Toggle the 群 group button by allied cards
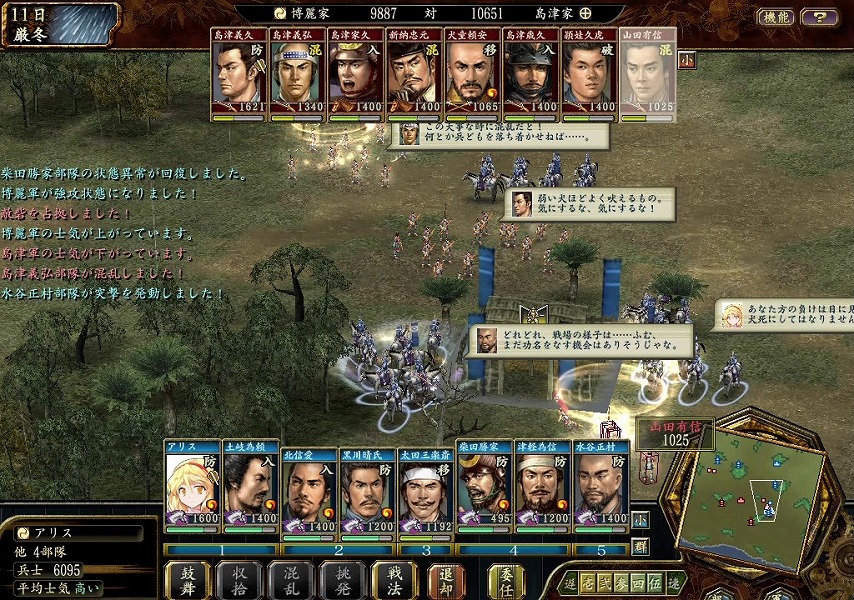The height and width of the screenshot is (600, 854). point(640,546)
